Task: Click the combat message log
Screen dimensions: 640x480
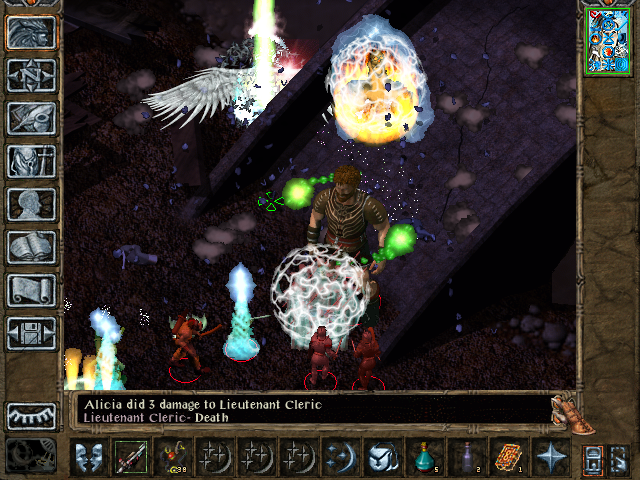Action: coord(310,410)
